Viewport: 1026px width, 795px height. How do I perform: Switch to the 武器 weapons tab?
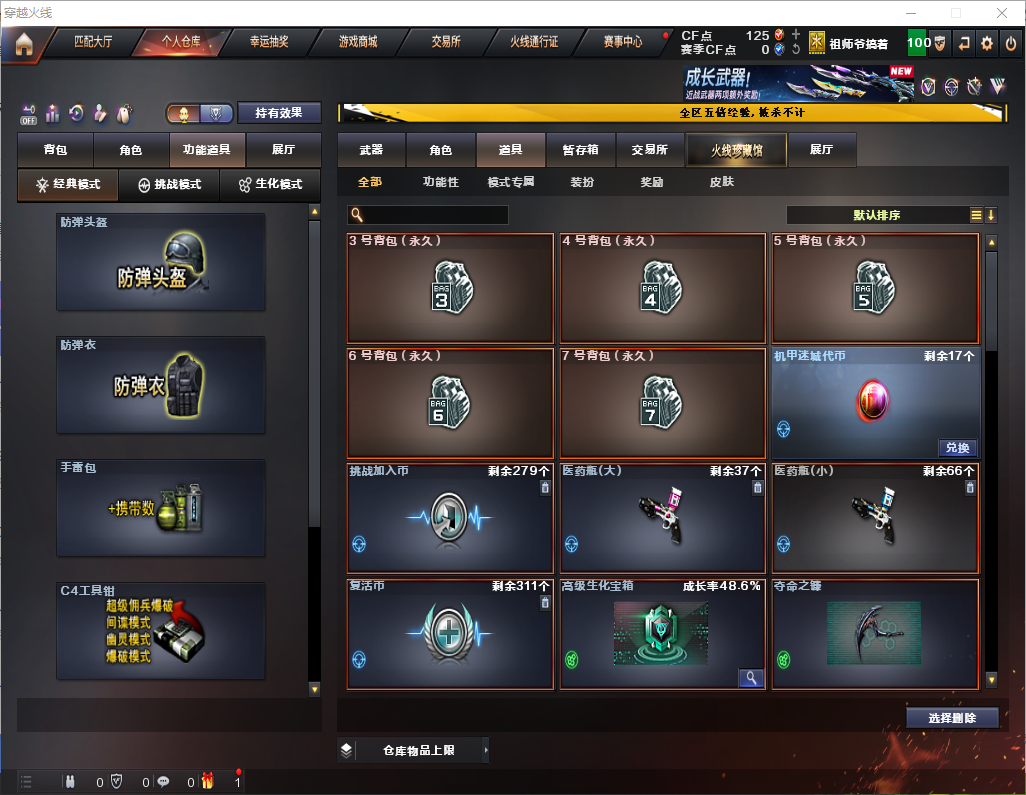(x=371, y=150)
